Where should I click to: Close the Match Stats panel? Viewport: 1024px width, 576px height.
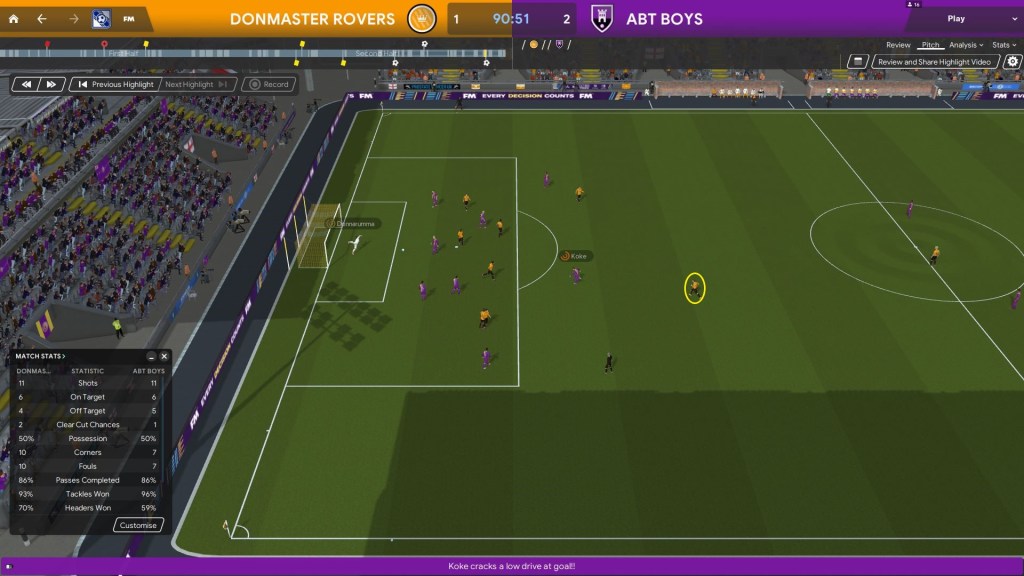[165, 356]
